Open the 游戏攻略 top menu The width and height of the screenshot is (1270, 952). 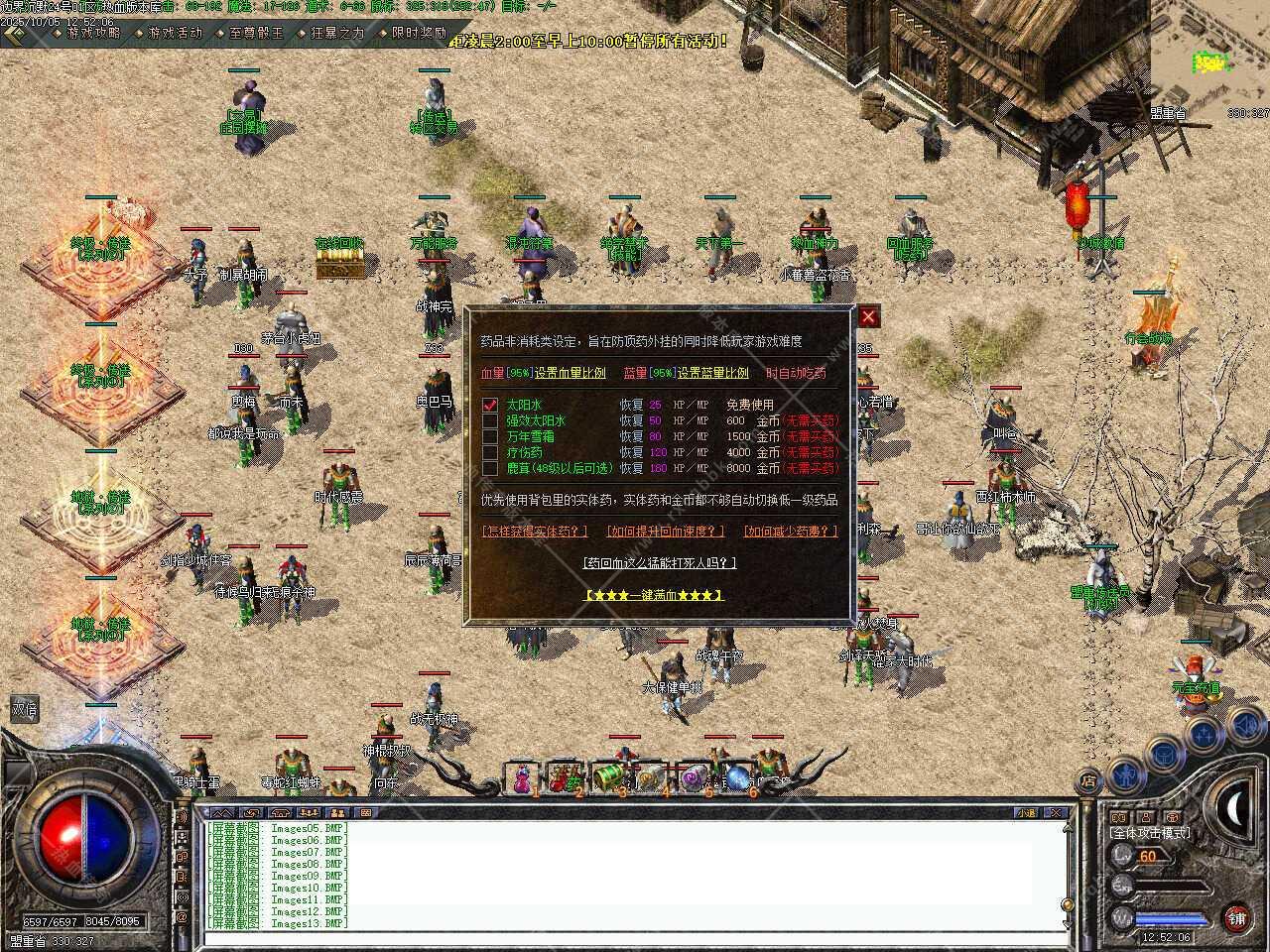tap(91, 33)
